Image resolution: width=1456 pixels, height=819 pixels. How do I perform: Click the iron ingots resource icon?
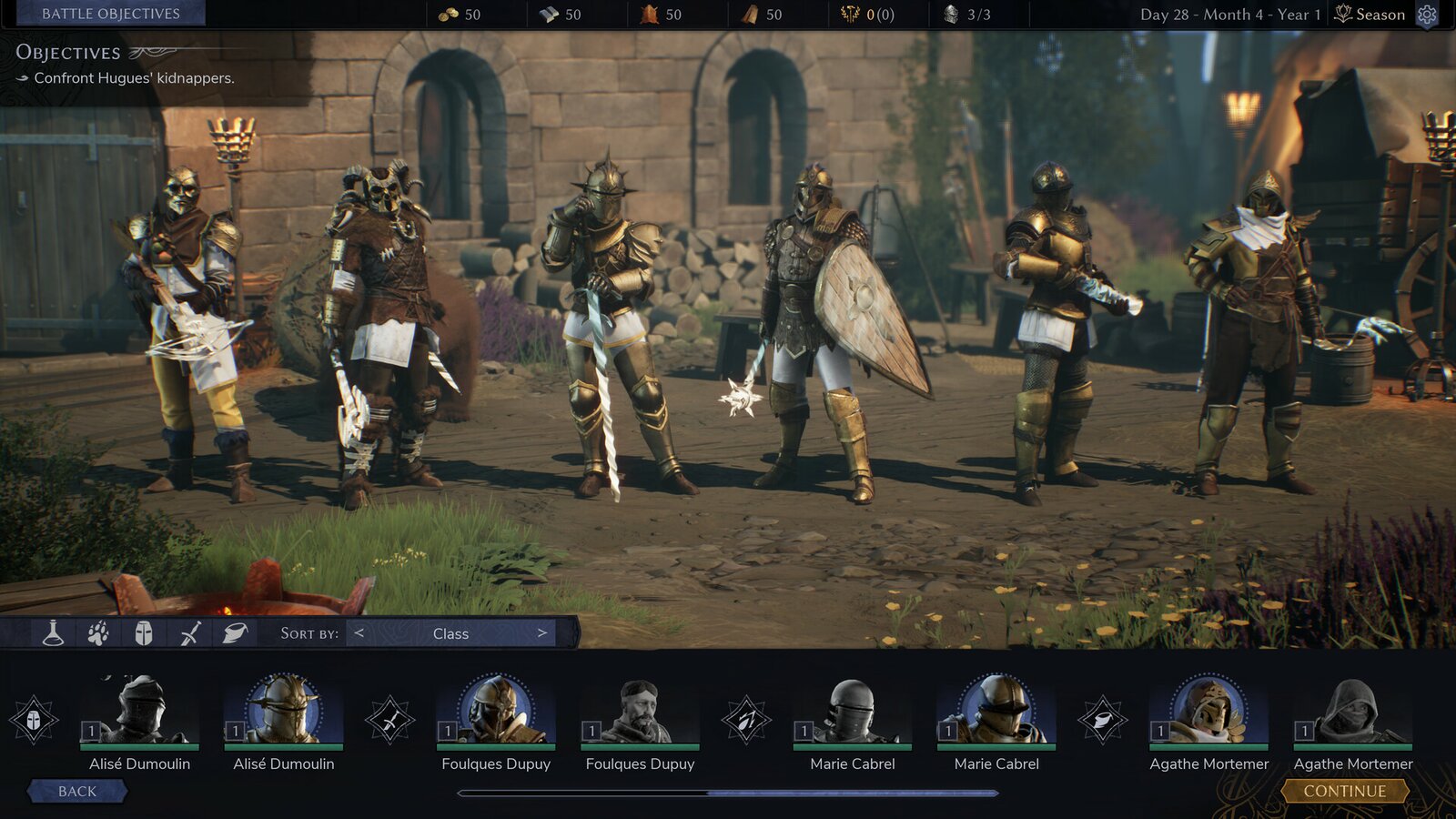tap(551, 14)
